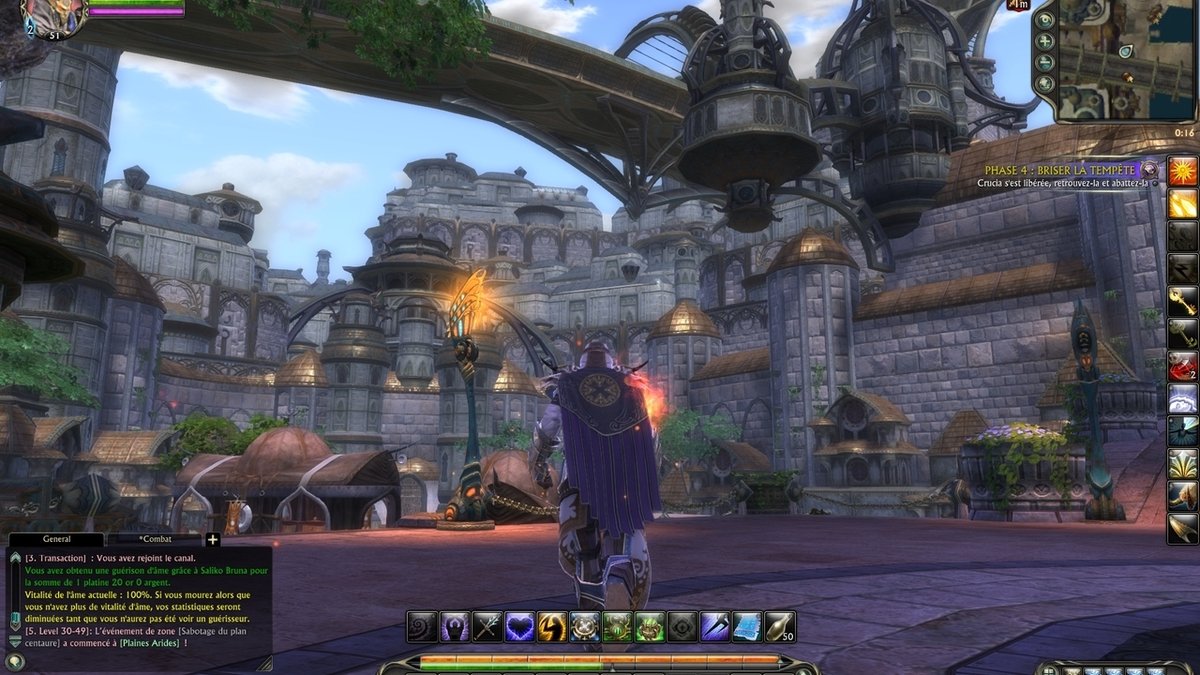Activate the yellow lightning bolt ability

click(552, 626)
